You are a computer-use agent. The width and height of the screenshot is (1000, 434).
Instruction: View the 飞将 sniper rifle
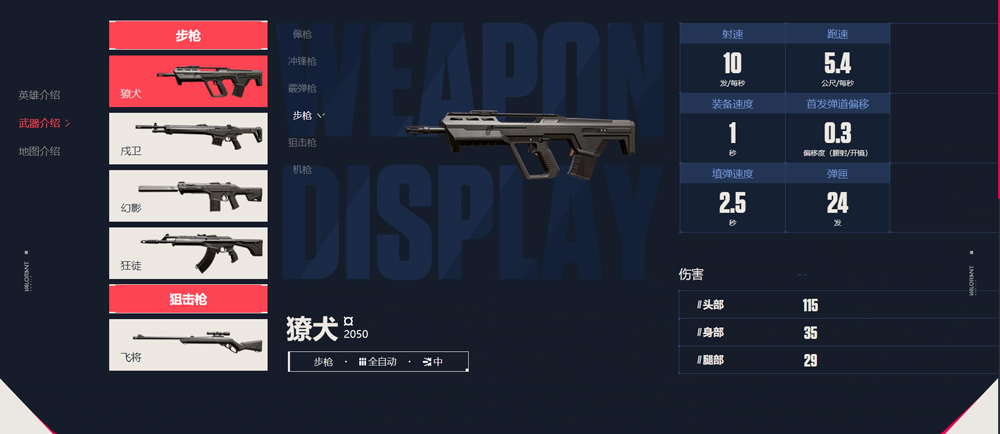click(188, 345)
